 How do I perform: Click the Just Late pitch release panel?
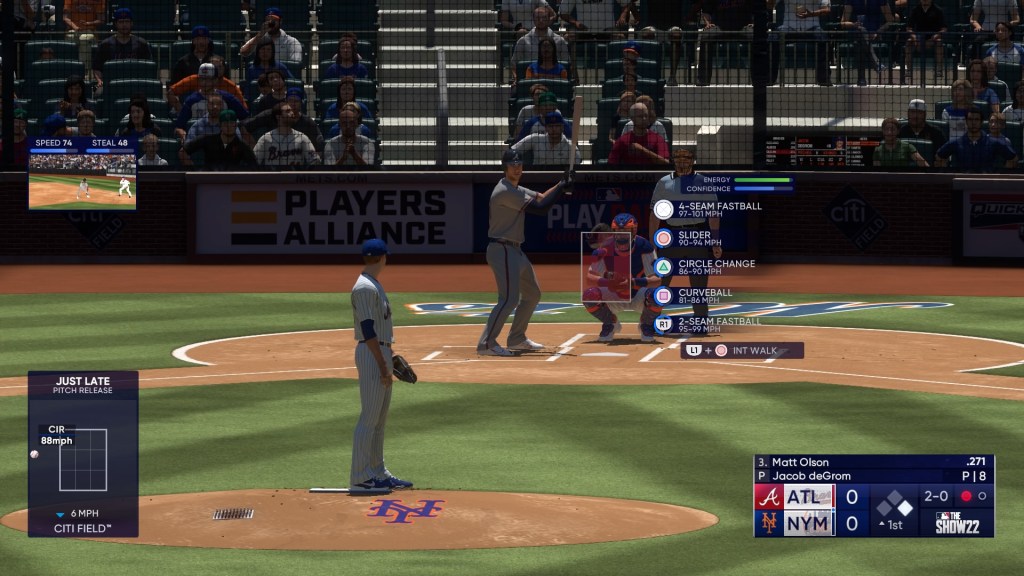click(82, 454)
